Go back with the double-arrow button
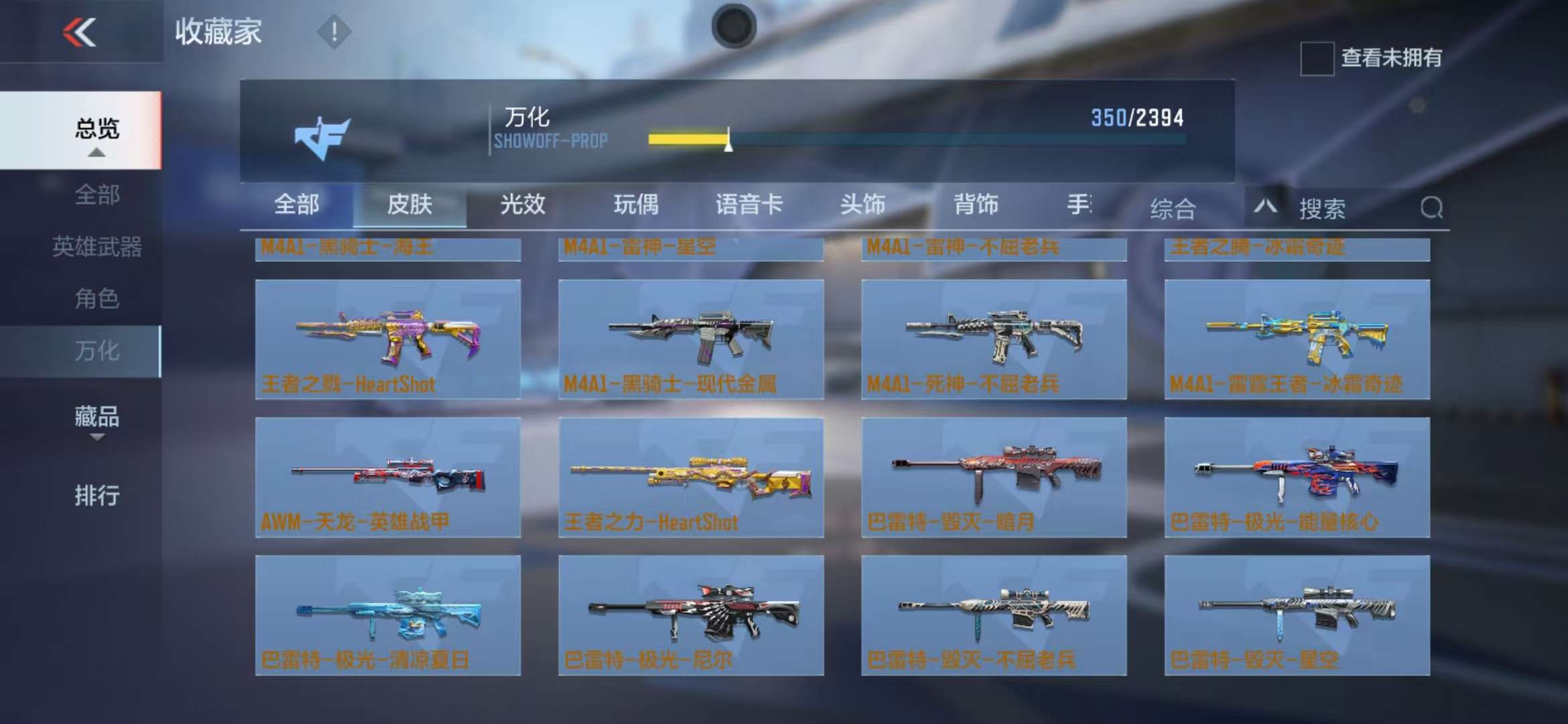 tap(80, 32)
